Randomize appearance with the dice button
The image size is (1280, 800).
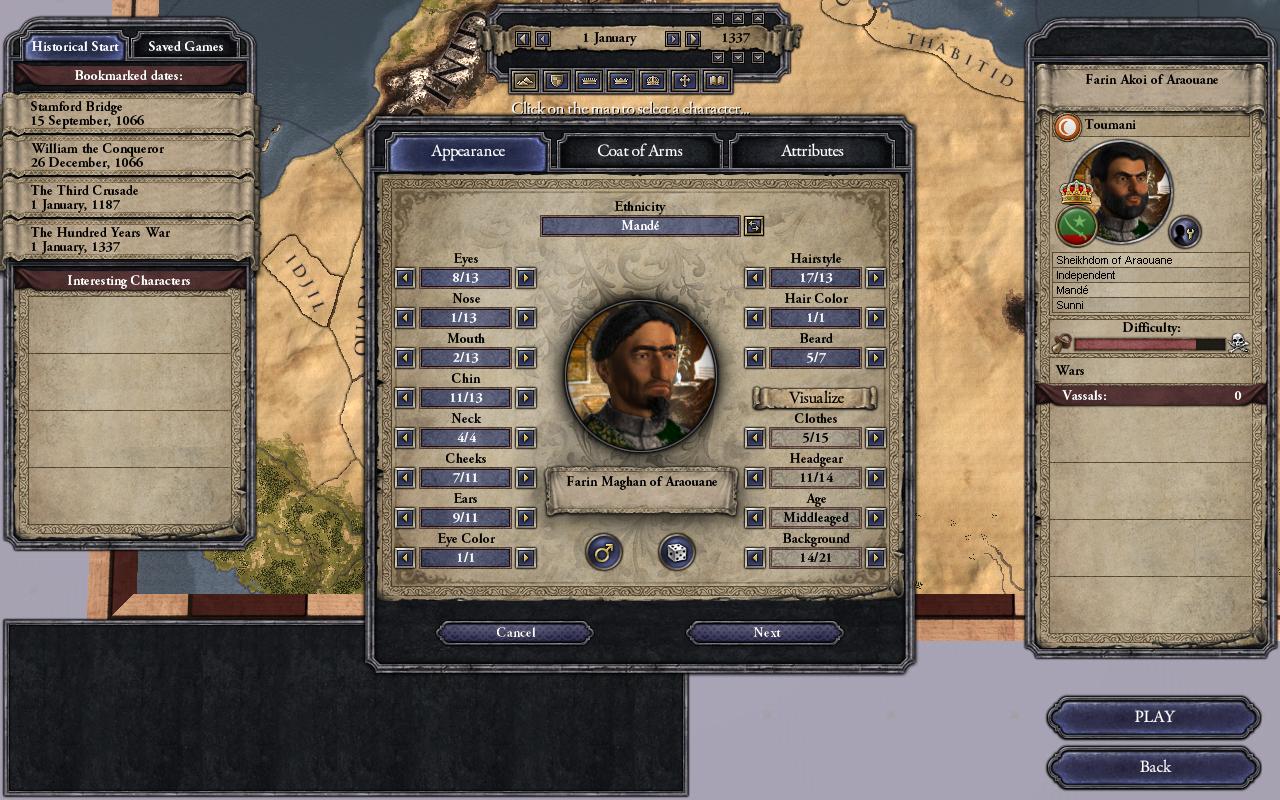[x=676, y=552]
